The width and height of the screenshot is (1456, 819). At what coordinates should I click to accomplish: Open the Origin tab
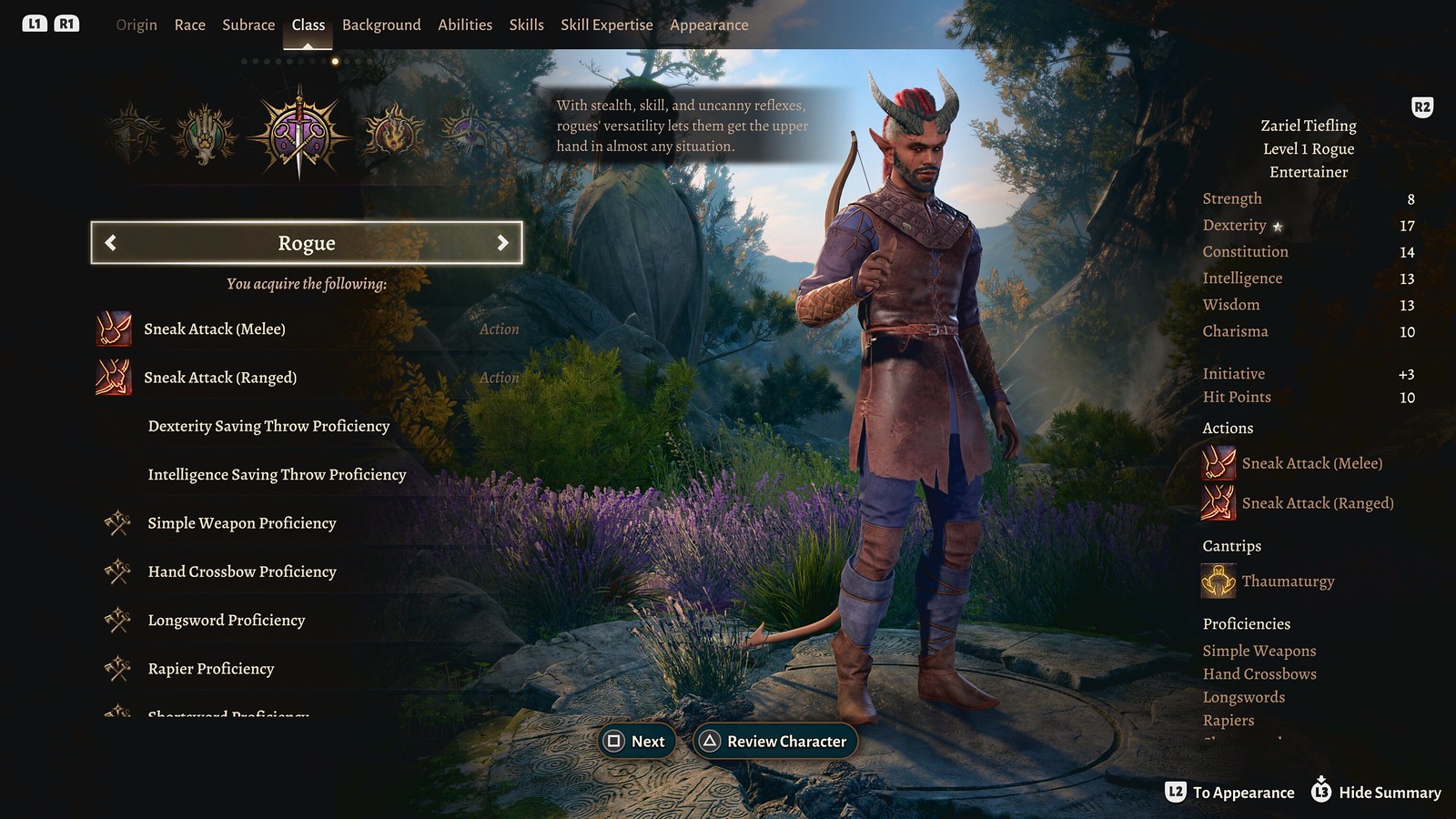tap(136, 25)
